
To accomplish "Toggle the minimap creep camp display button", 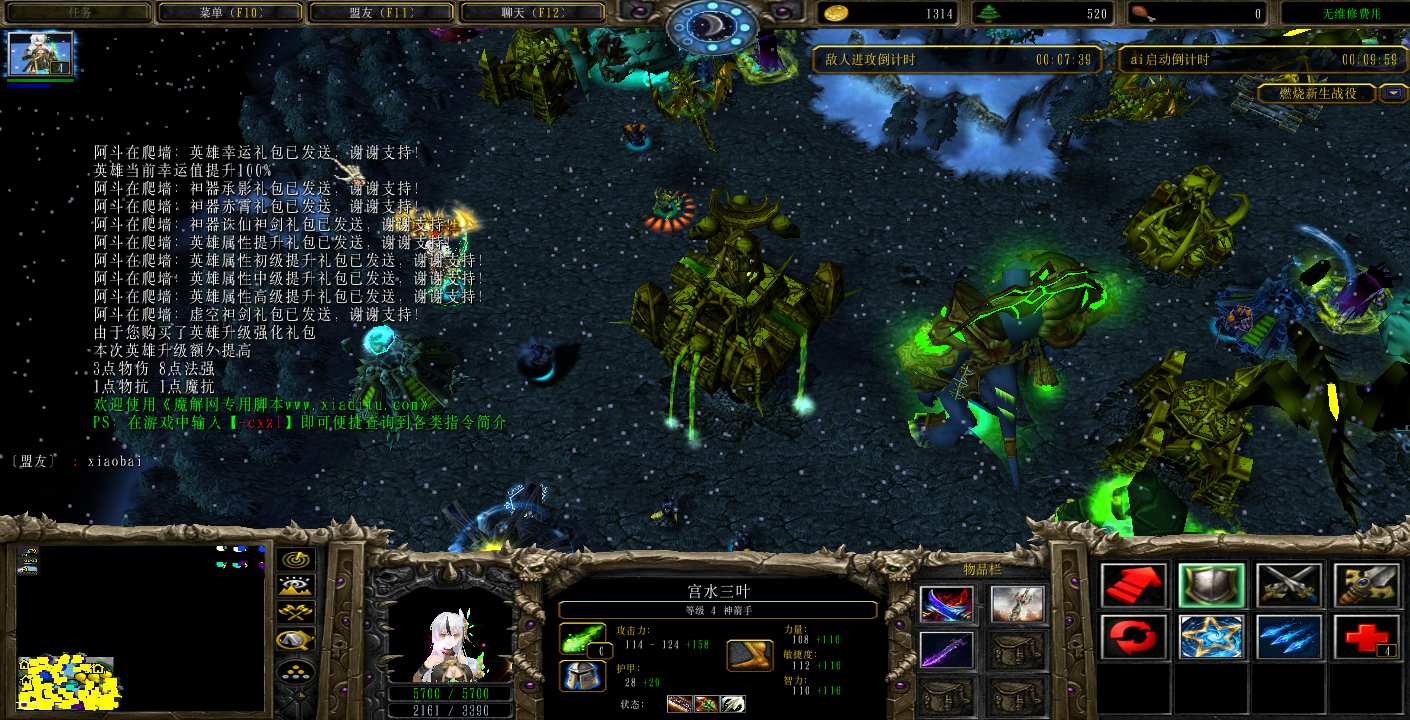I will click(296, 640).
